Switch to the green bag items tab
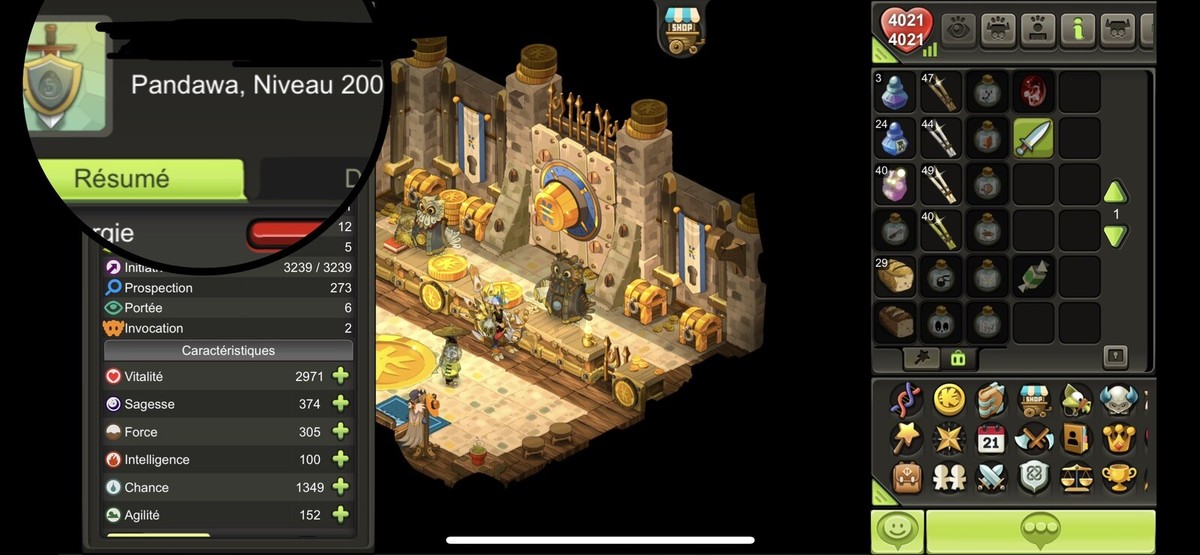 click(957, 358)
